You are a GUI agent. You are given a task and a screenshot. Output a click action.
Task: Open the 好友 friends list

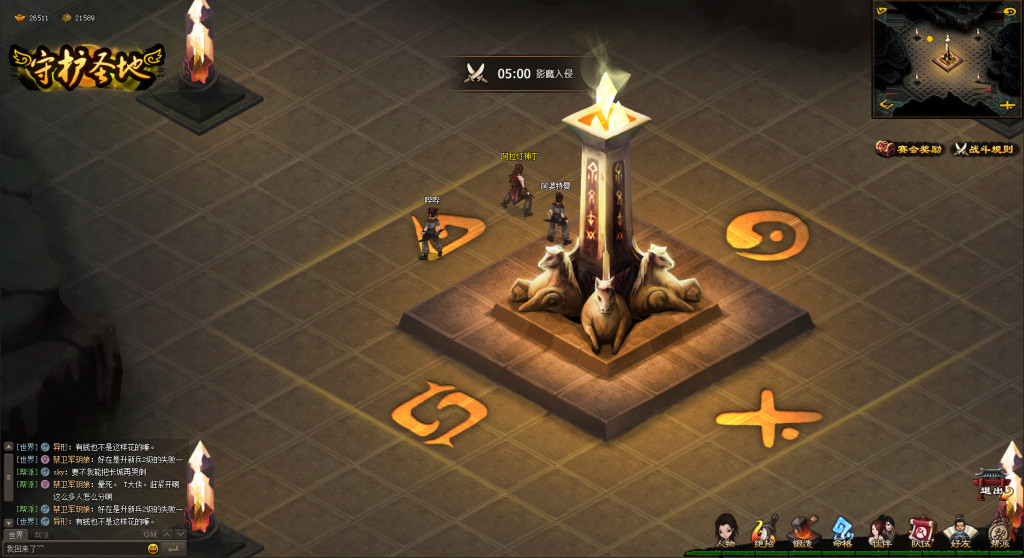tap(960, 531)
